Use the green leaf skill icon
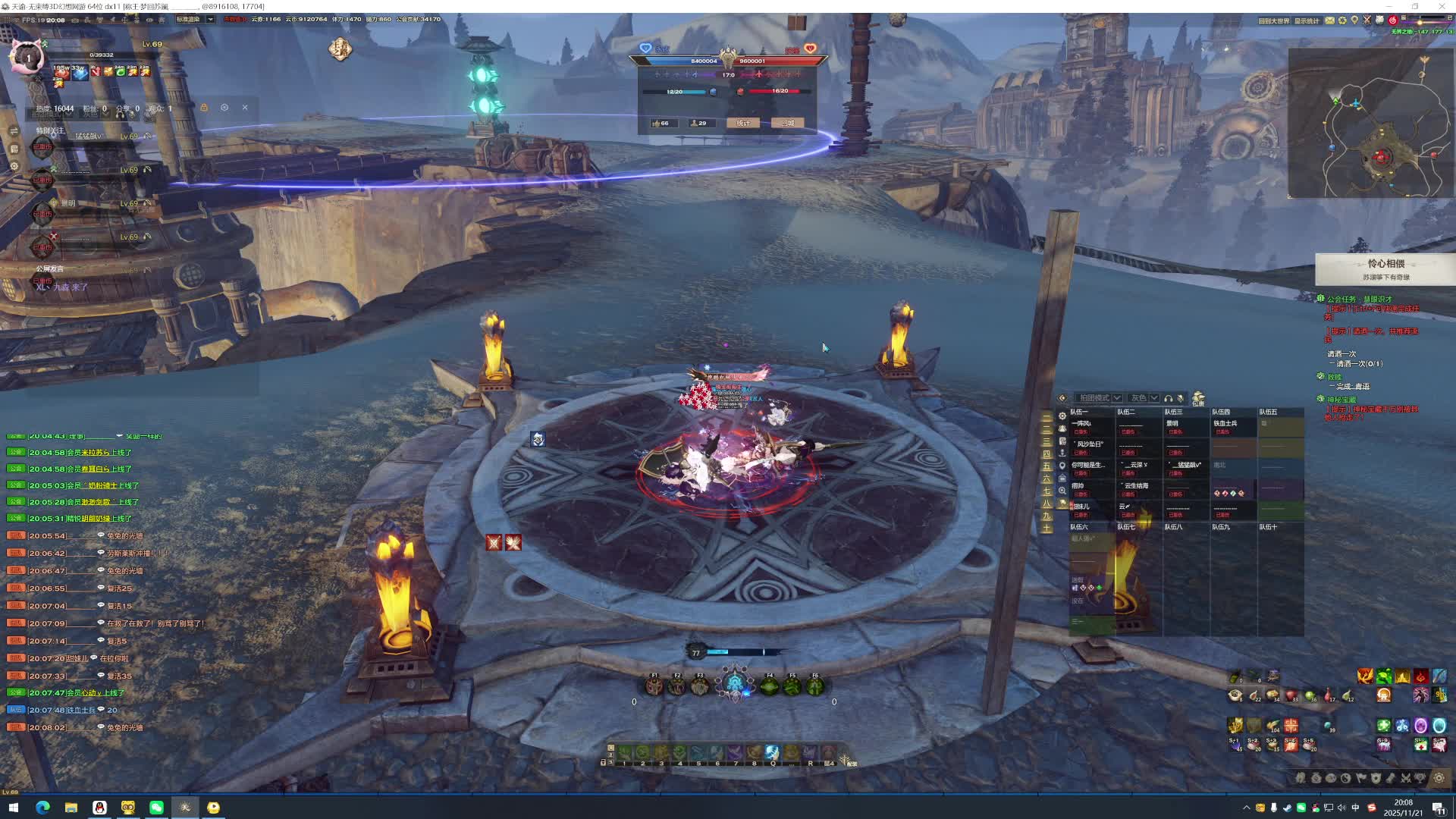The image size is (1456, 819). point(1384,676)
